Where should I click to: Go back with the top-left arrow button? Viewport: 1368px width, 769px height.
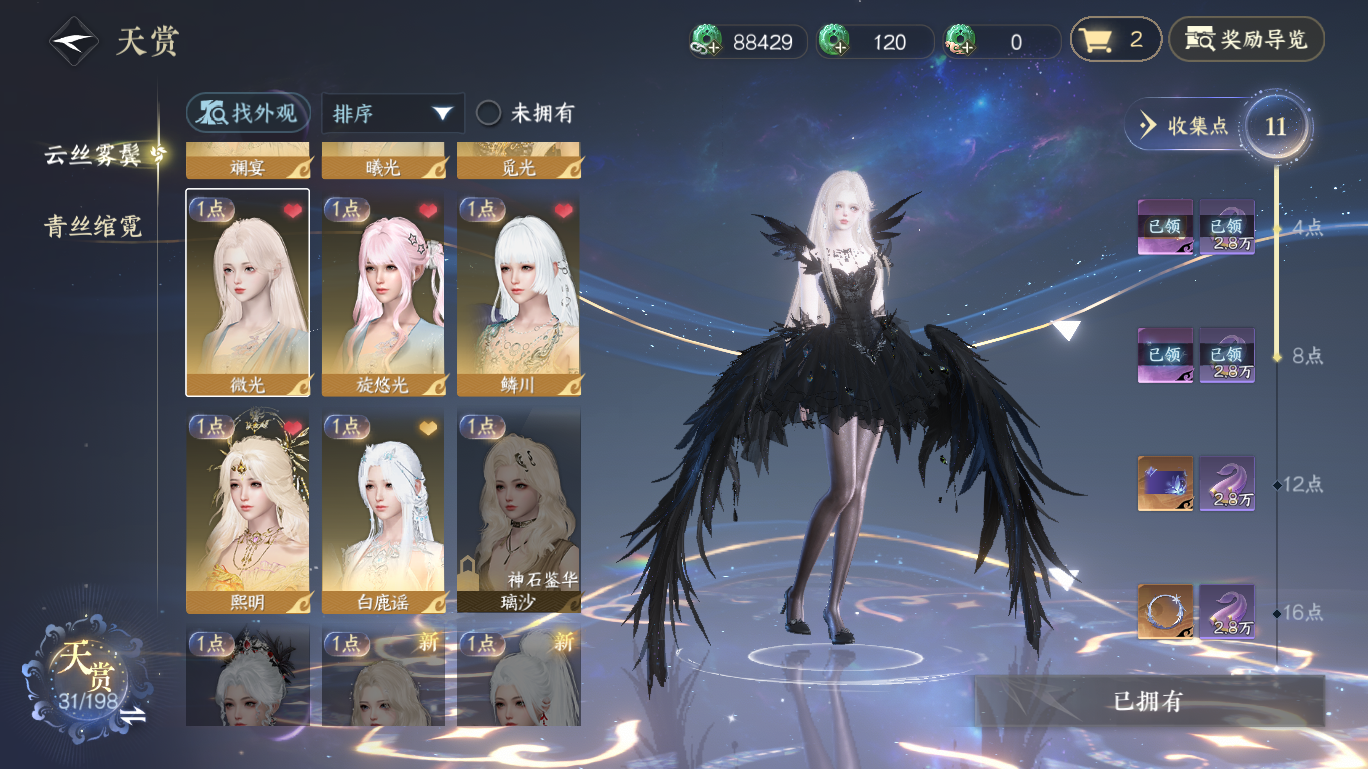coord(75,42)
